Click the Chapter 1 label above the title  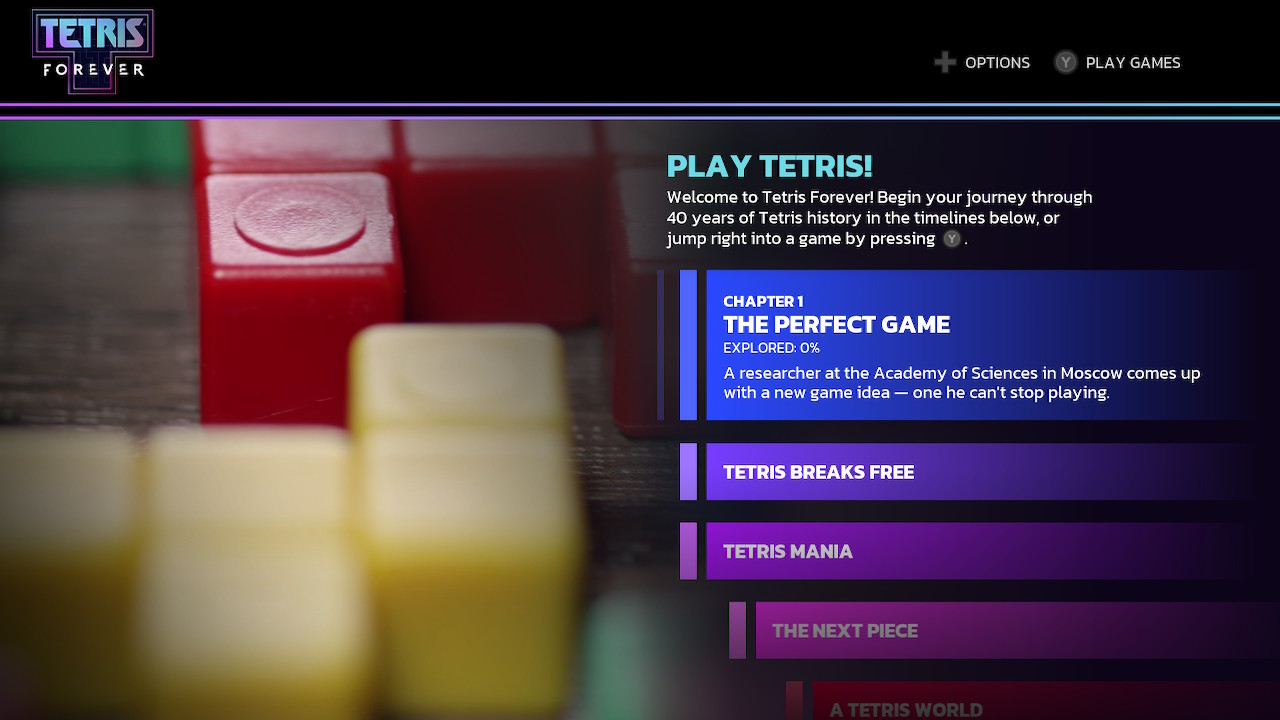(763, 301)
